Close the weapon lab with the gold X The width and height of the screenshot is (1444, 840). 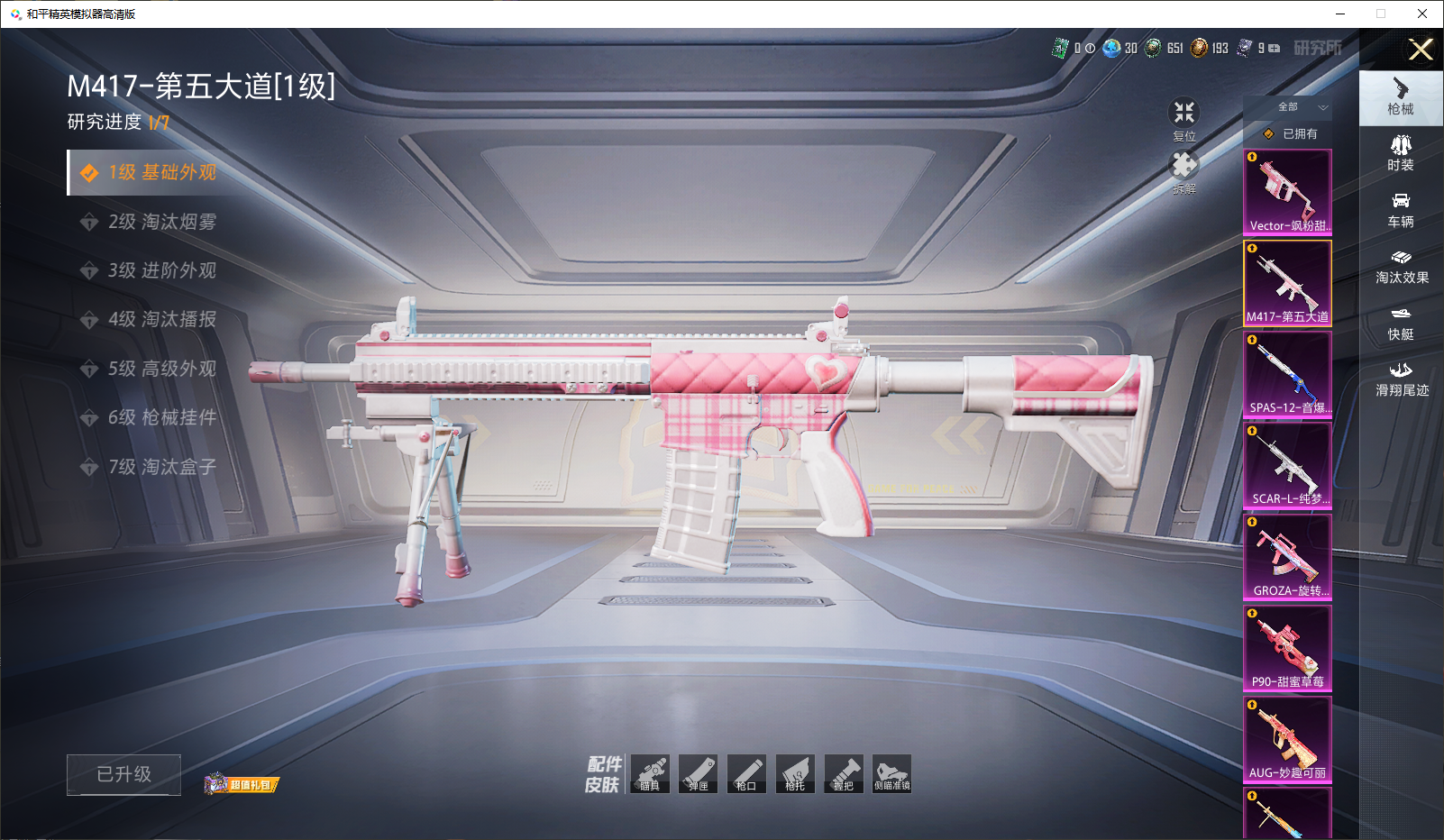(x=1421, y=50)
